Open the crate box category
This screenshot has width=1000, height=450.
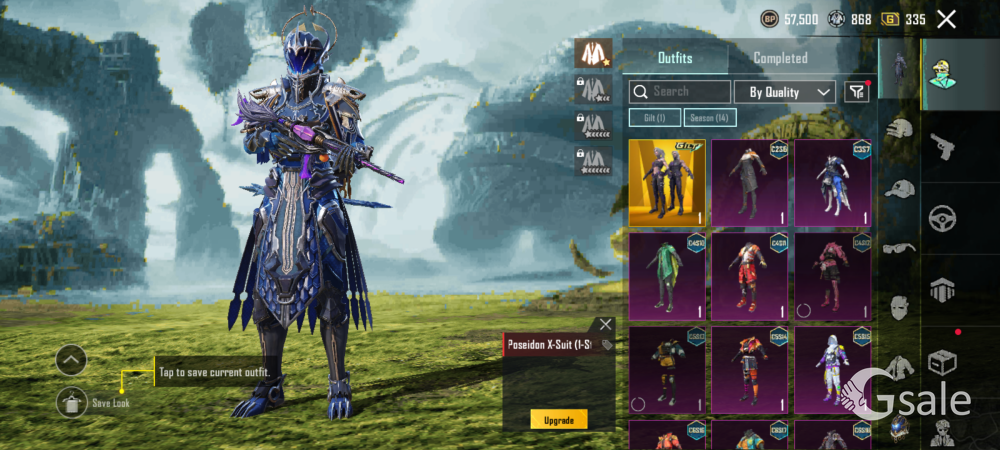(x=943, y=362)
